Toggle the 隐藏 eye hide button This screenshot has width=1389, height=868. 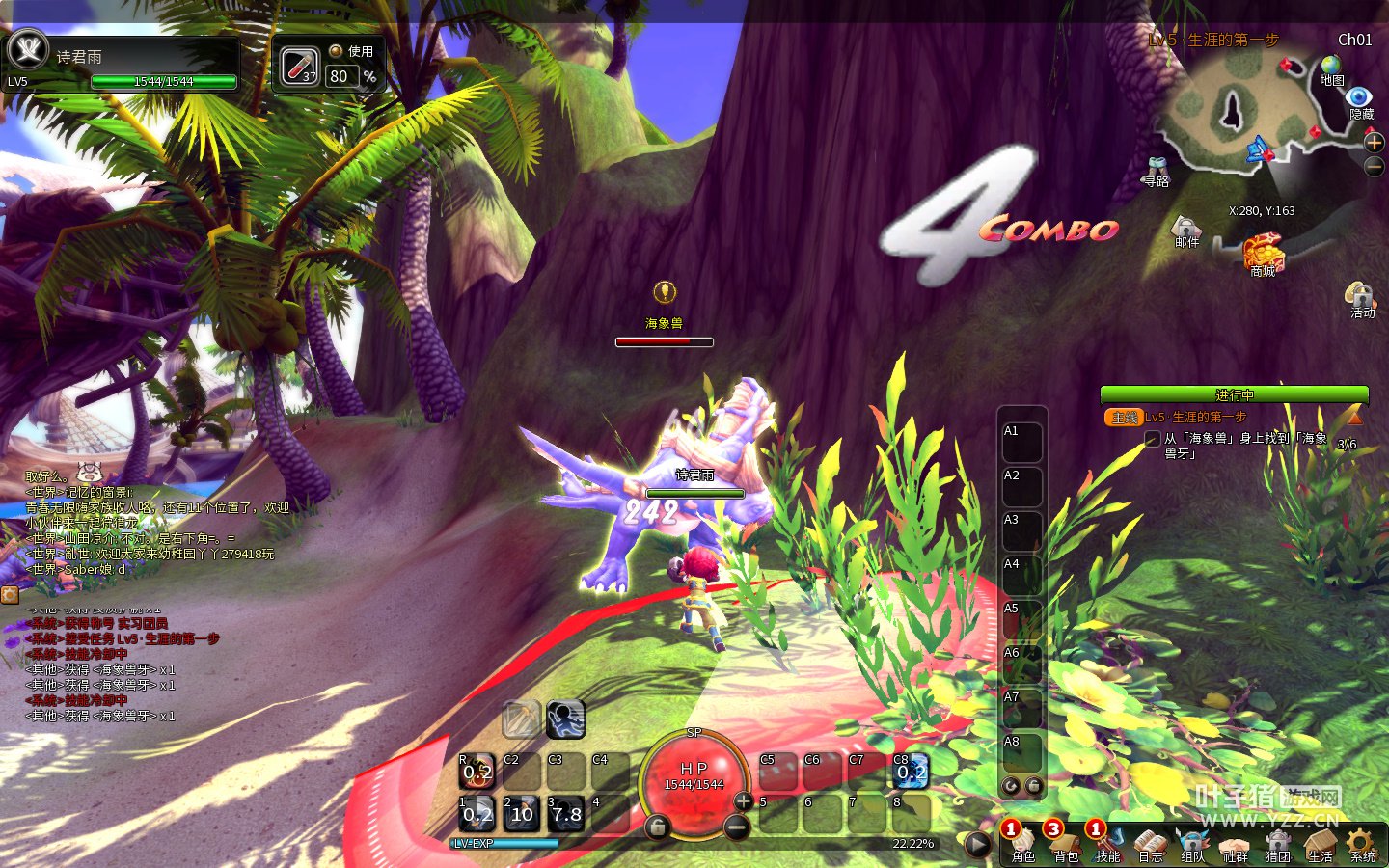coord(1359,98)
